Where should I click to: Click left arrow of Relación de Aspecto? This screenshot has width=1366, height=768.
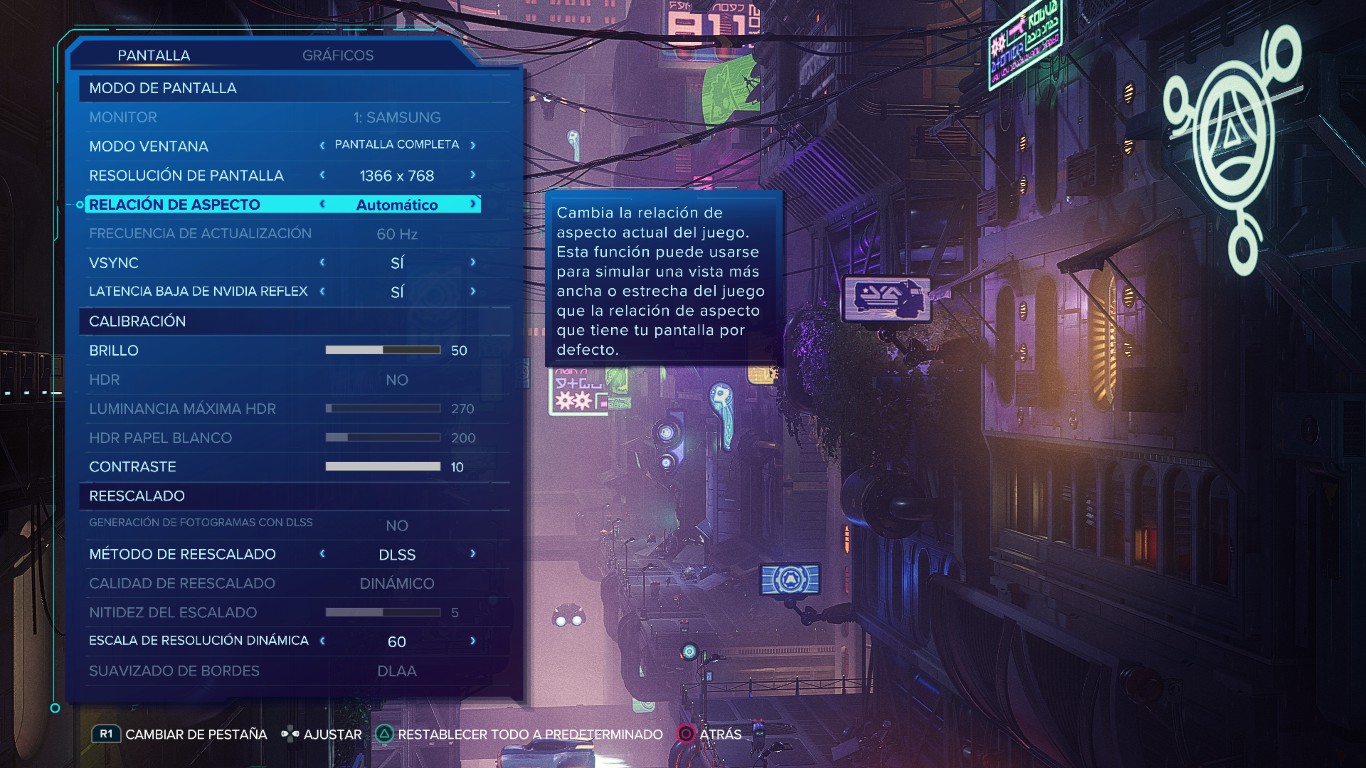(x=322, y=204)
